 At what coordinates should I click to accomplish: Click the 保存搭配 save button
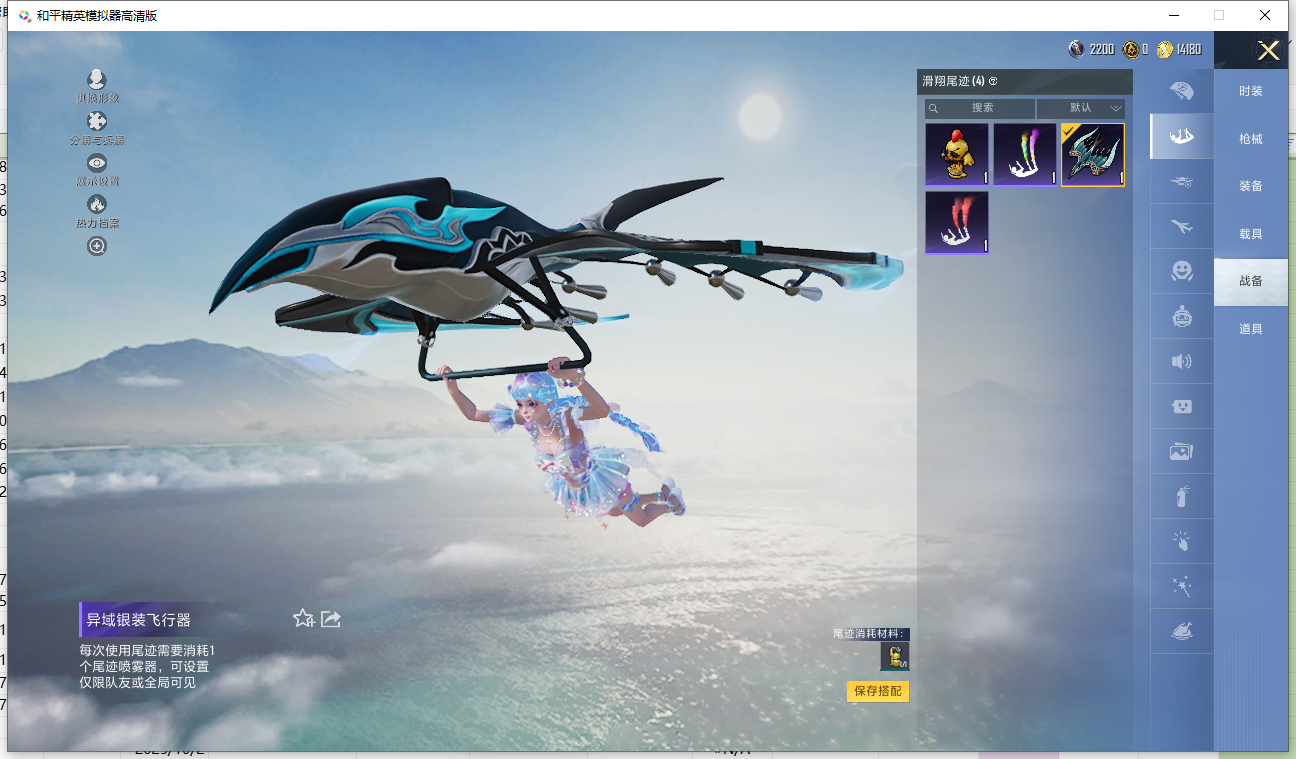click(x=878, y=691)
